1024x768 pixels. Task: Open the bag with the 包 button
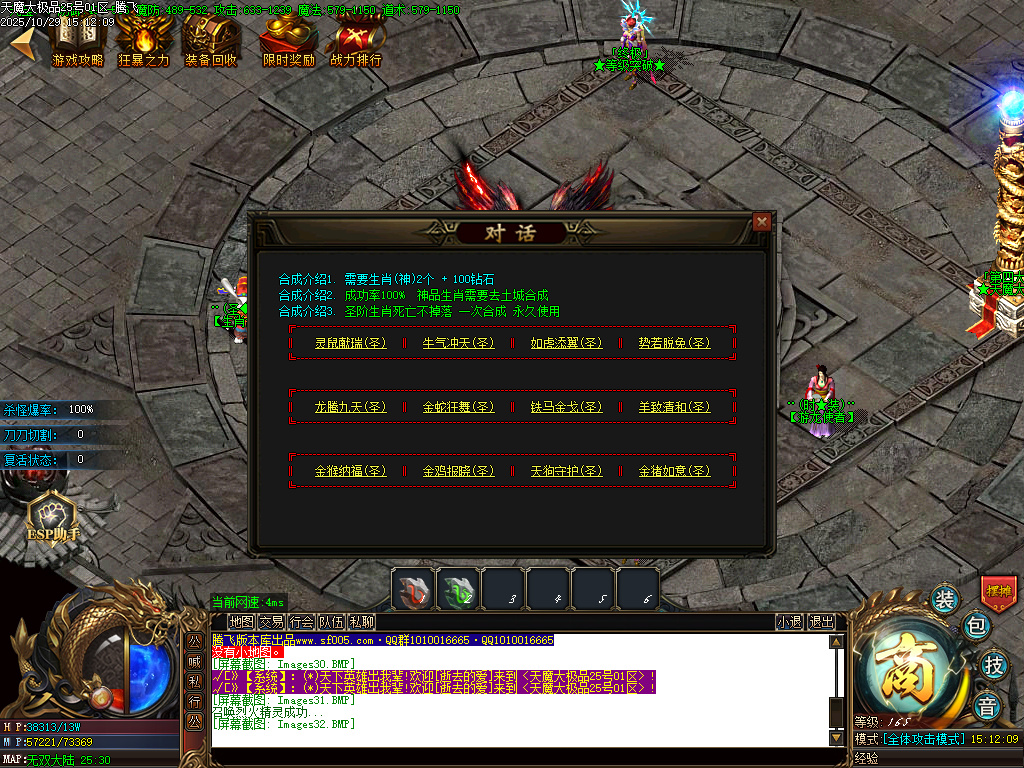tap(976, 627)
